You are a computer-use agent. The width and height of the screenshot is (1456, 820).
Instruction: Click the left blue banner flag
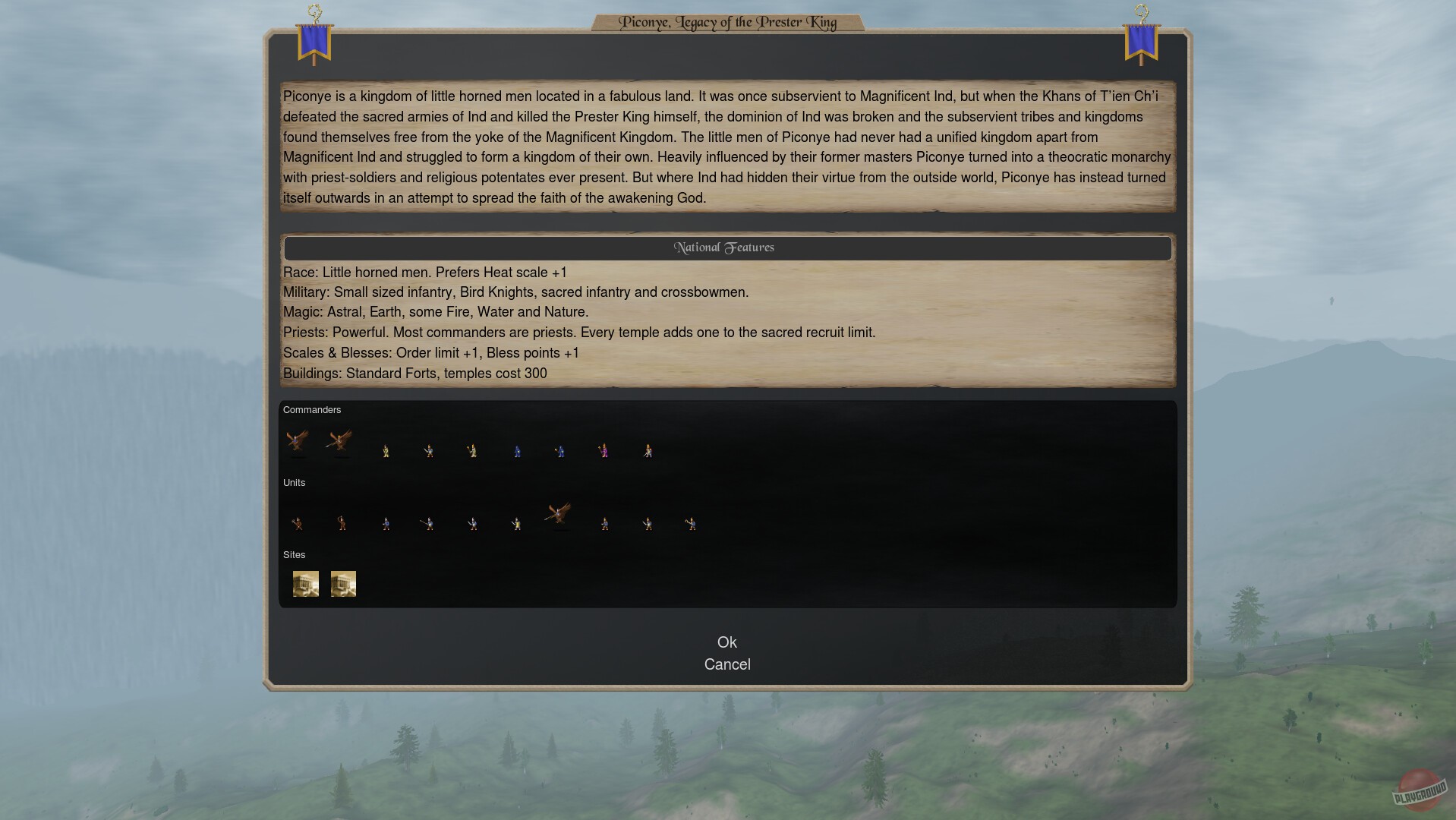[314, 42]
